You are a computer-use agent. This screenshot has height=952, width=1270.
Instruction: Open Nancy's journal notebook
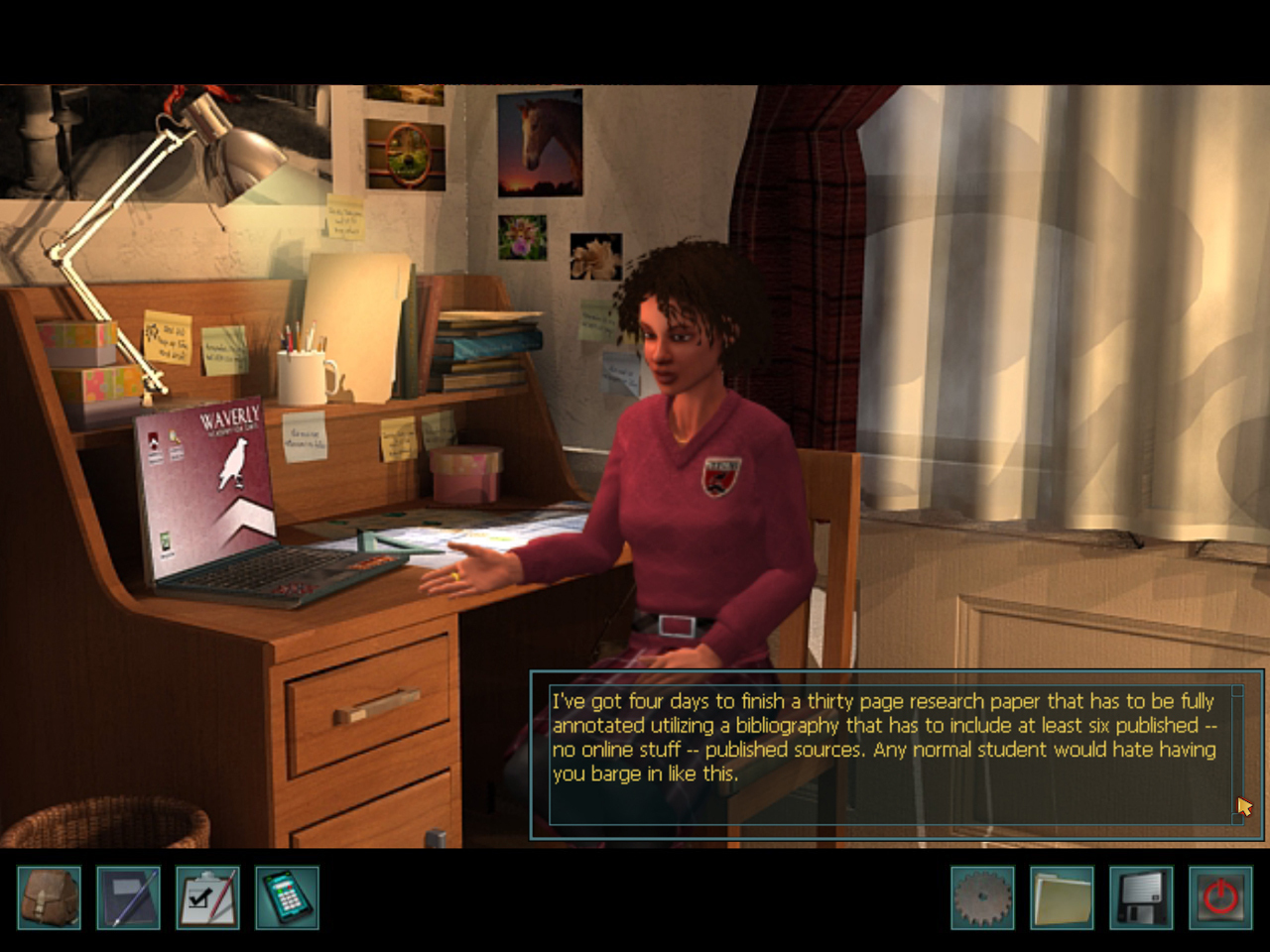tap(127, 897)
